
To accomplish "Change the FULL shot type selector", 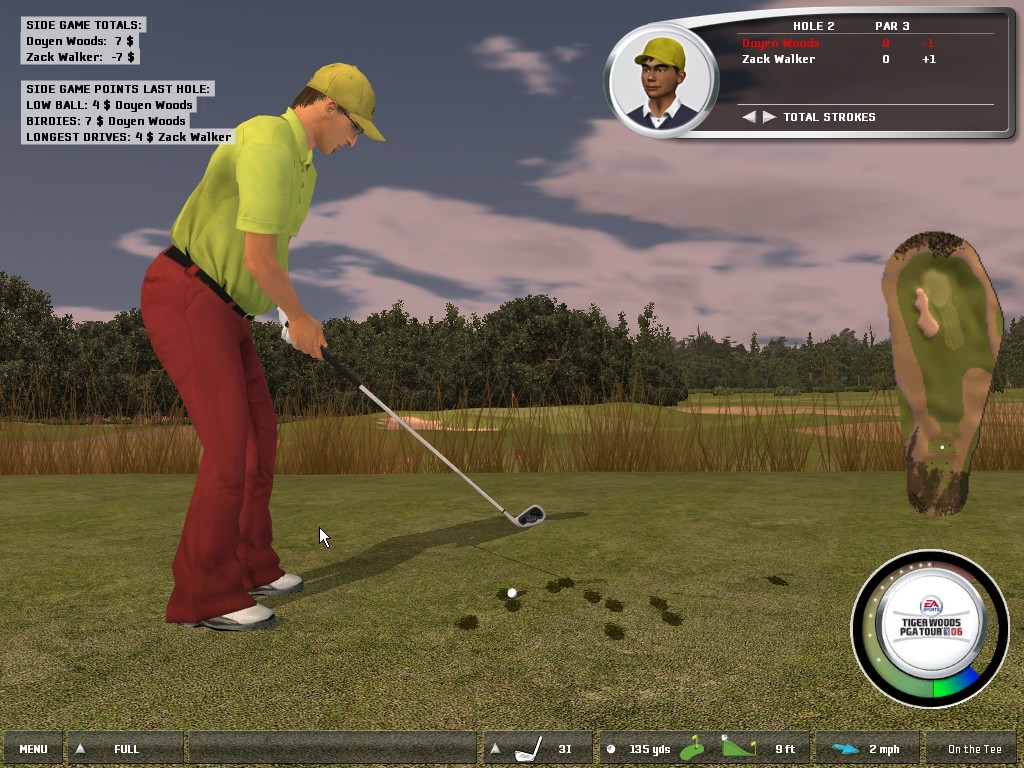I will [x=125, y=749].
